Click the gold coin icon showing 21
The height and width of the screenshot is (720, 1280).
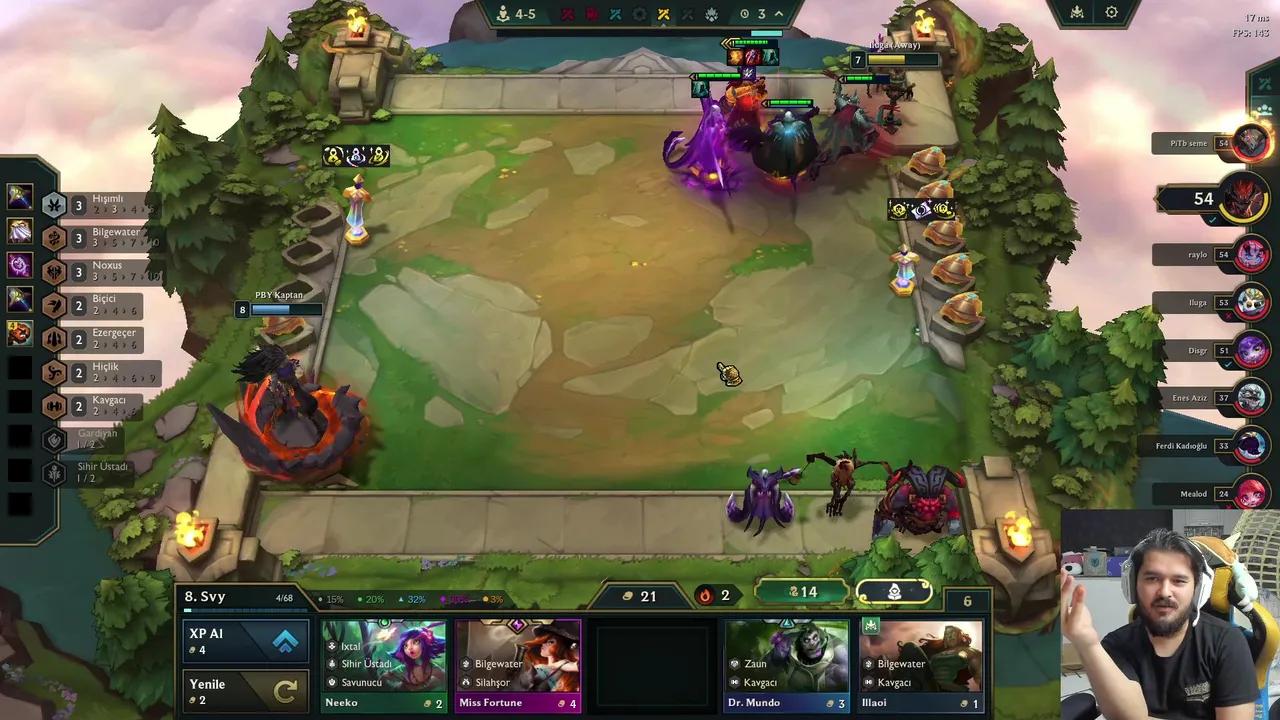[x=628, y=595]
